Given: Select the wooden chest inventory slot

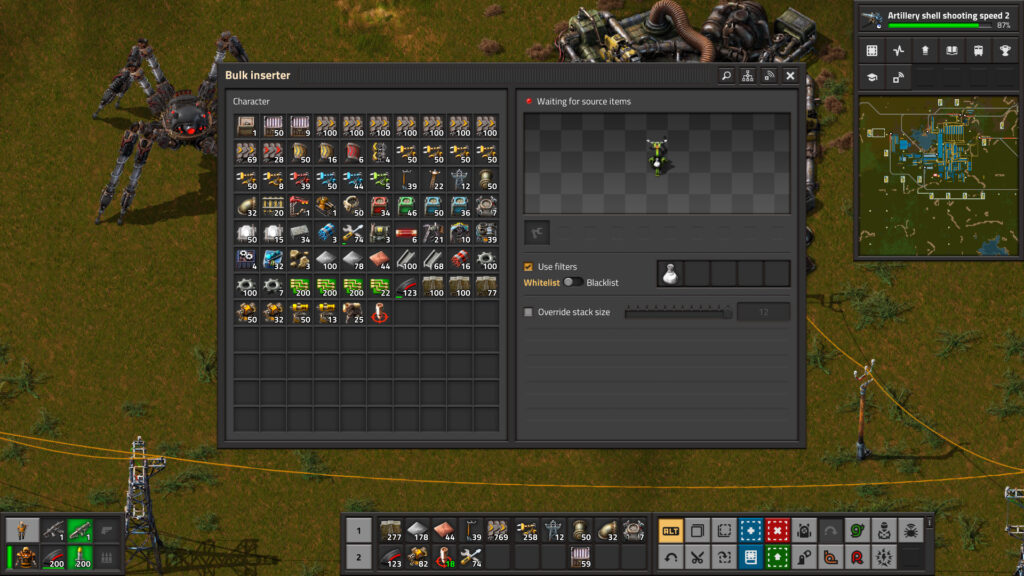Looking at the screenshot, I should point(245,125).
